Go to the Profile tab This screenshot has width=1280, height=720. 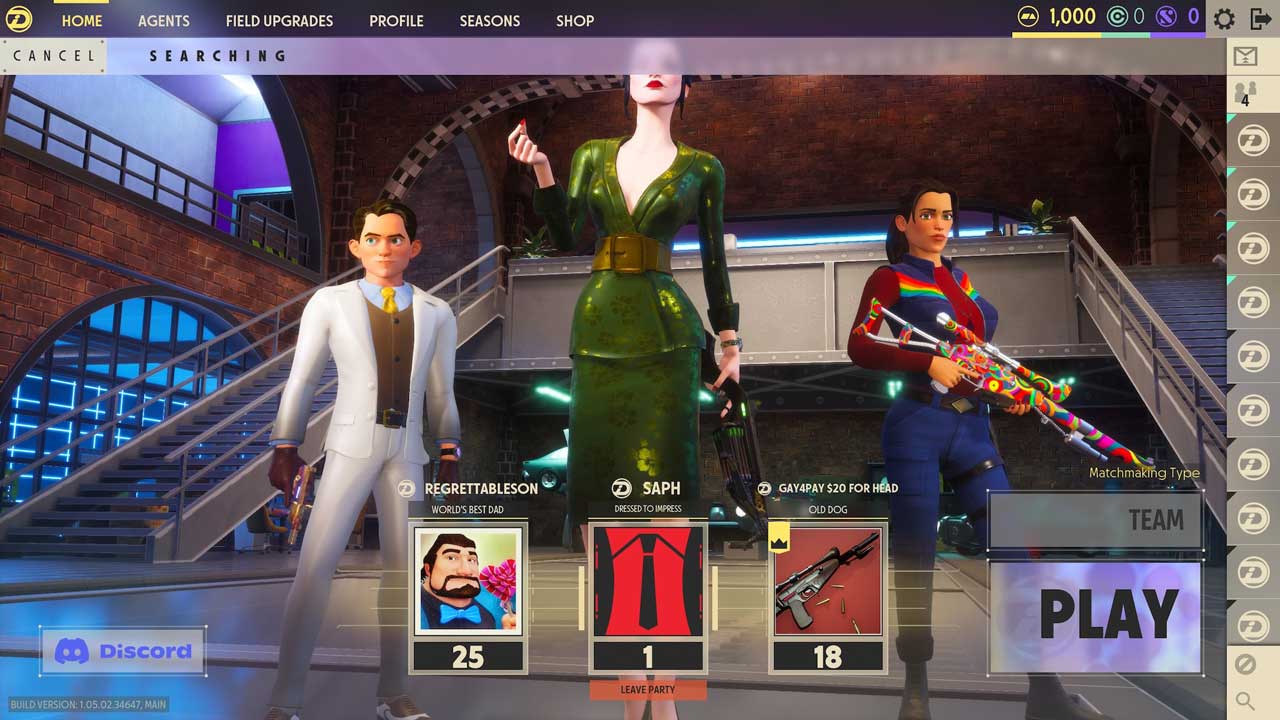tap(396, 20)
